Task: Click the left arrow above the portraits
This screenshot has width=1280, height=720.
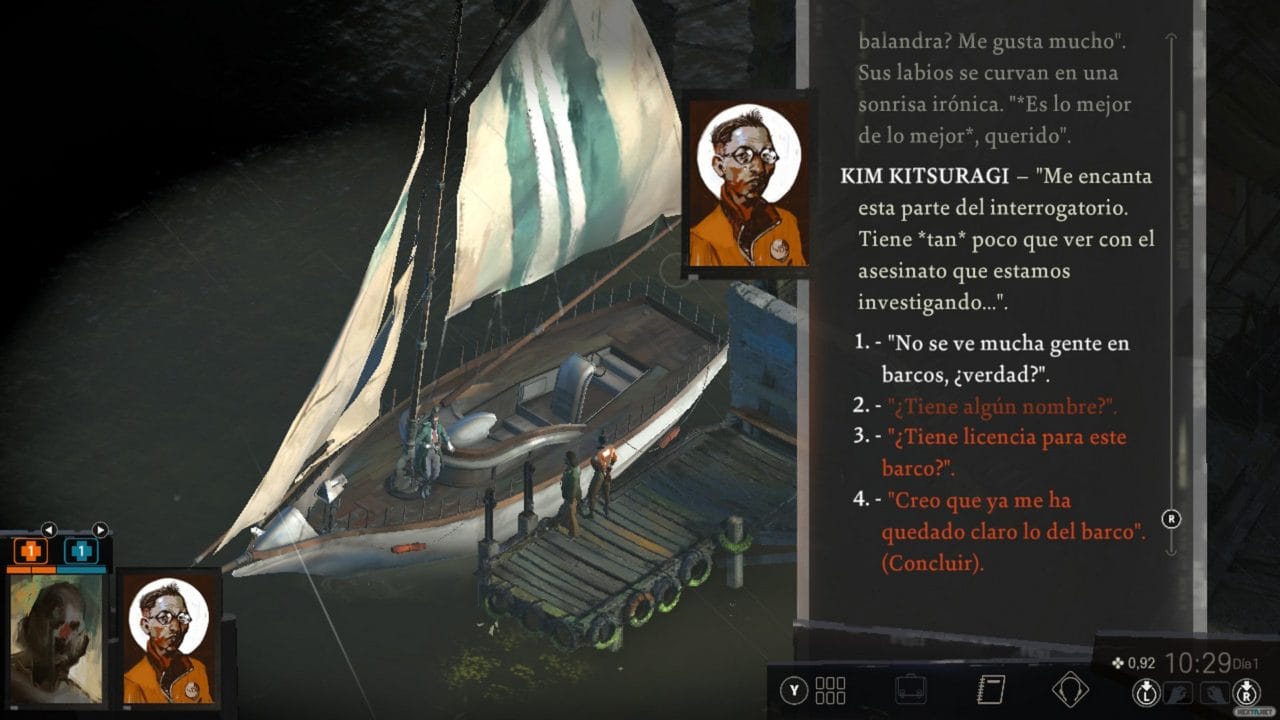Action: (x=49, y=529)
